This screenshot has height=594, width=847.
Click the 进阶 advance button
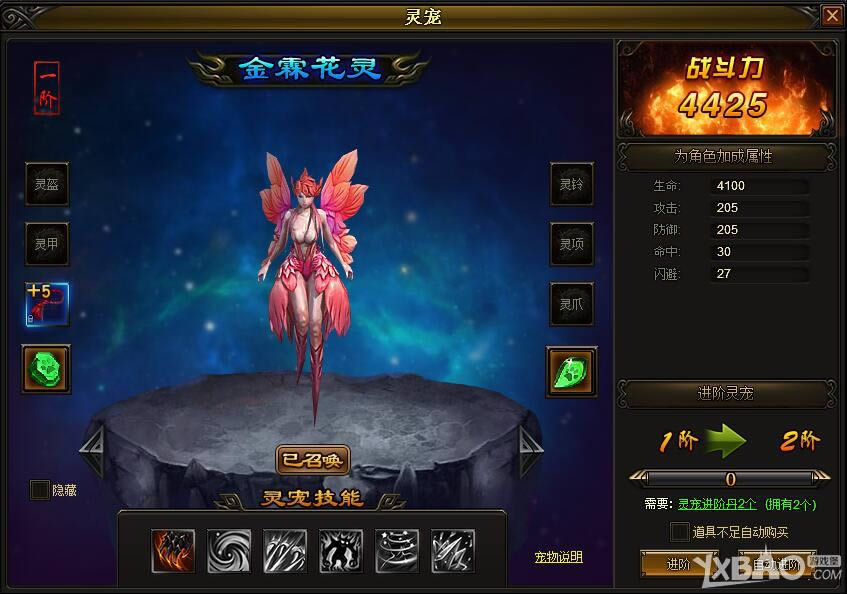679,564
